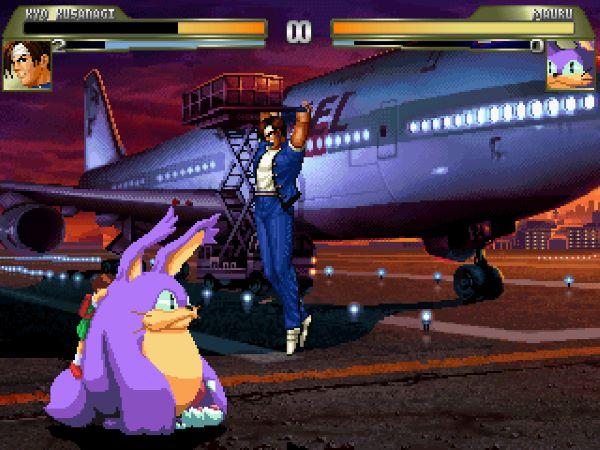The height and width of the screenshot is (450, 600).
Task: Select the purple cat opponent portrait
Action: pyautogui.click(x=570, y=65)
